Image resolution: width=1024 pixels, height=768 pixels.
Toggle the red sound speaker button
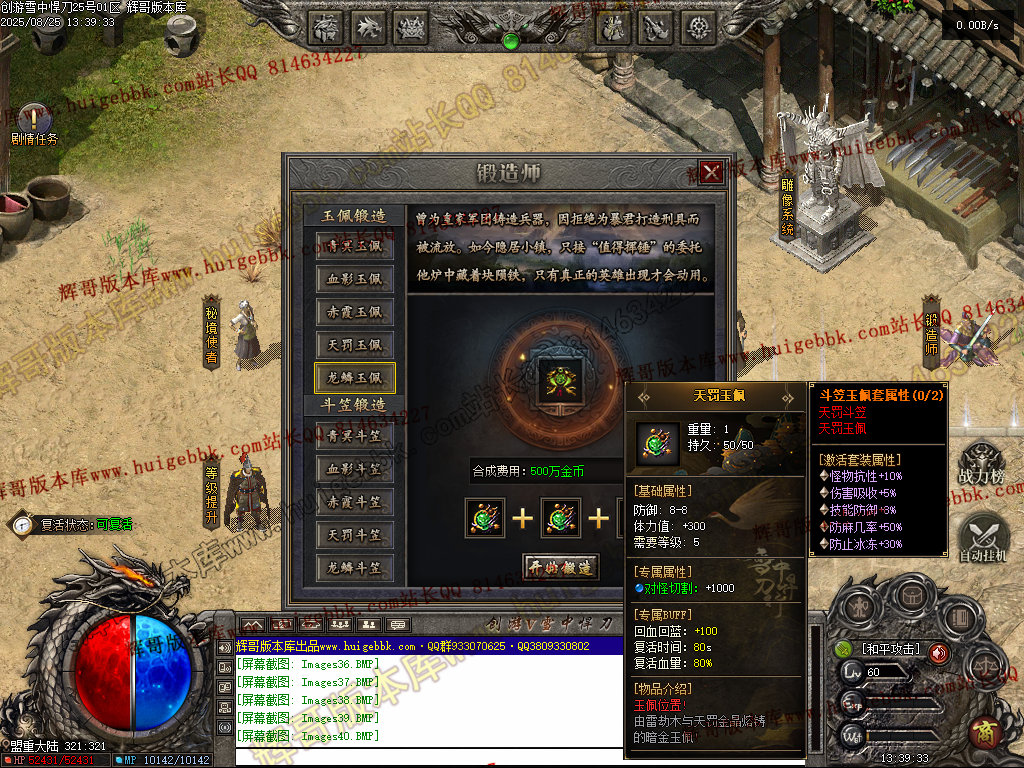939,652
